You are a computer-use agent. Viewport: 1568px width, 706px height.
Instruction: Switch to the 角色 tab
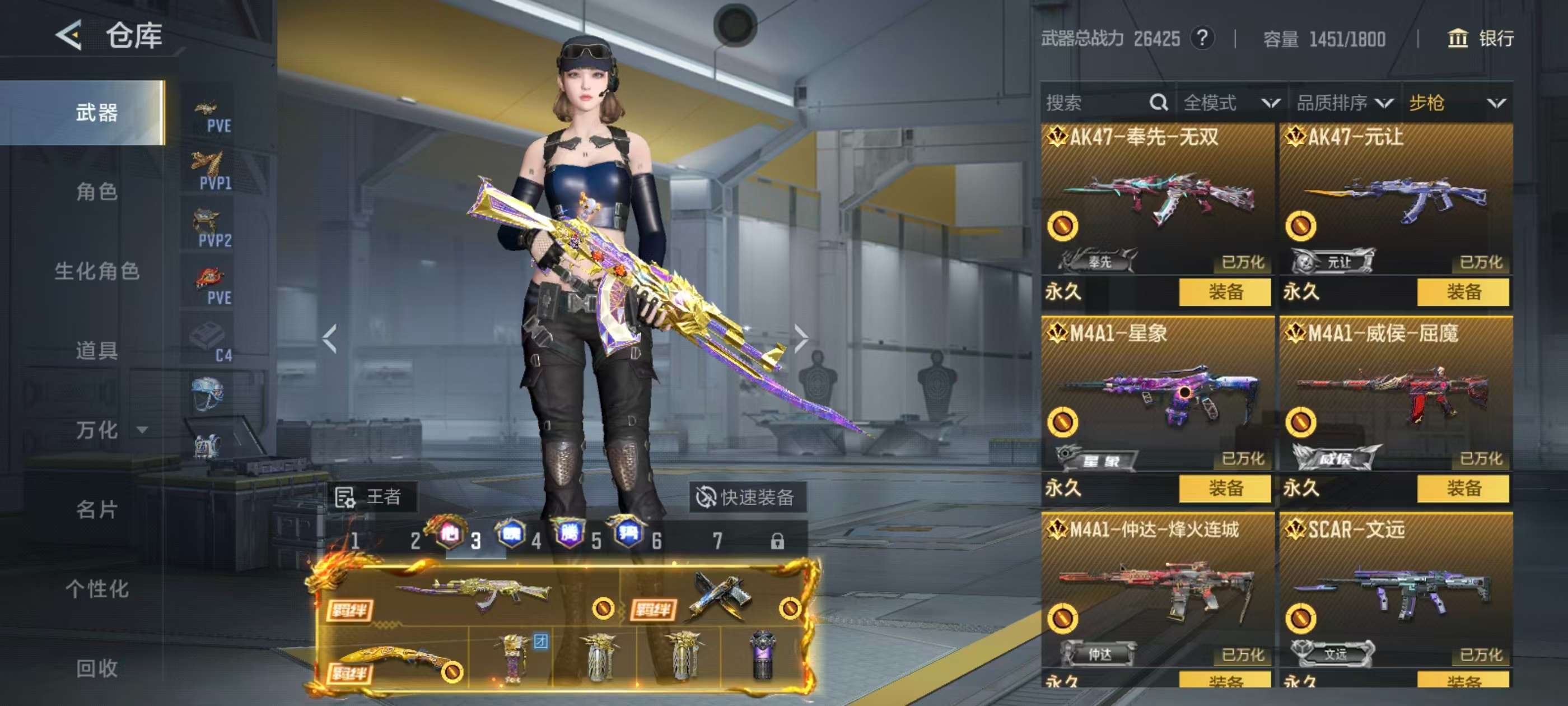pyautogui.click(x=97, y=192)
